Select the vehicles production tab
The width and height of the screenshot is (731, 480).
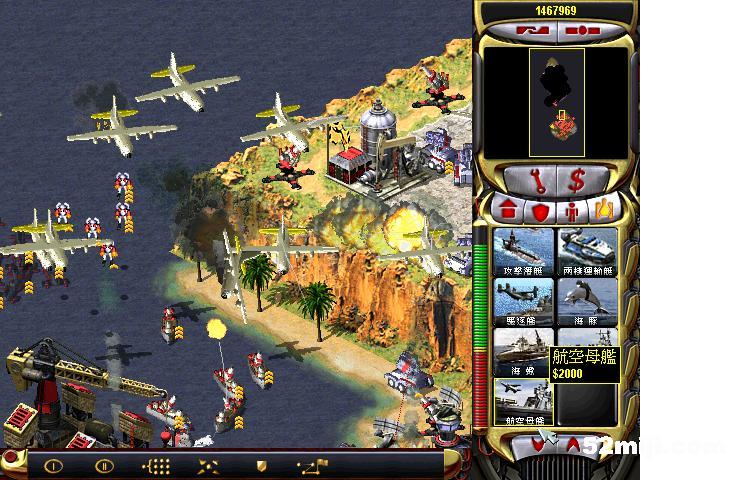(605, 211)
